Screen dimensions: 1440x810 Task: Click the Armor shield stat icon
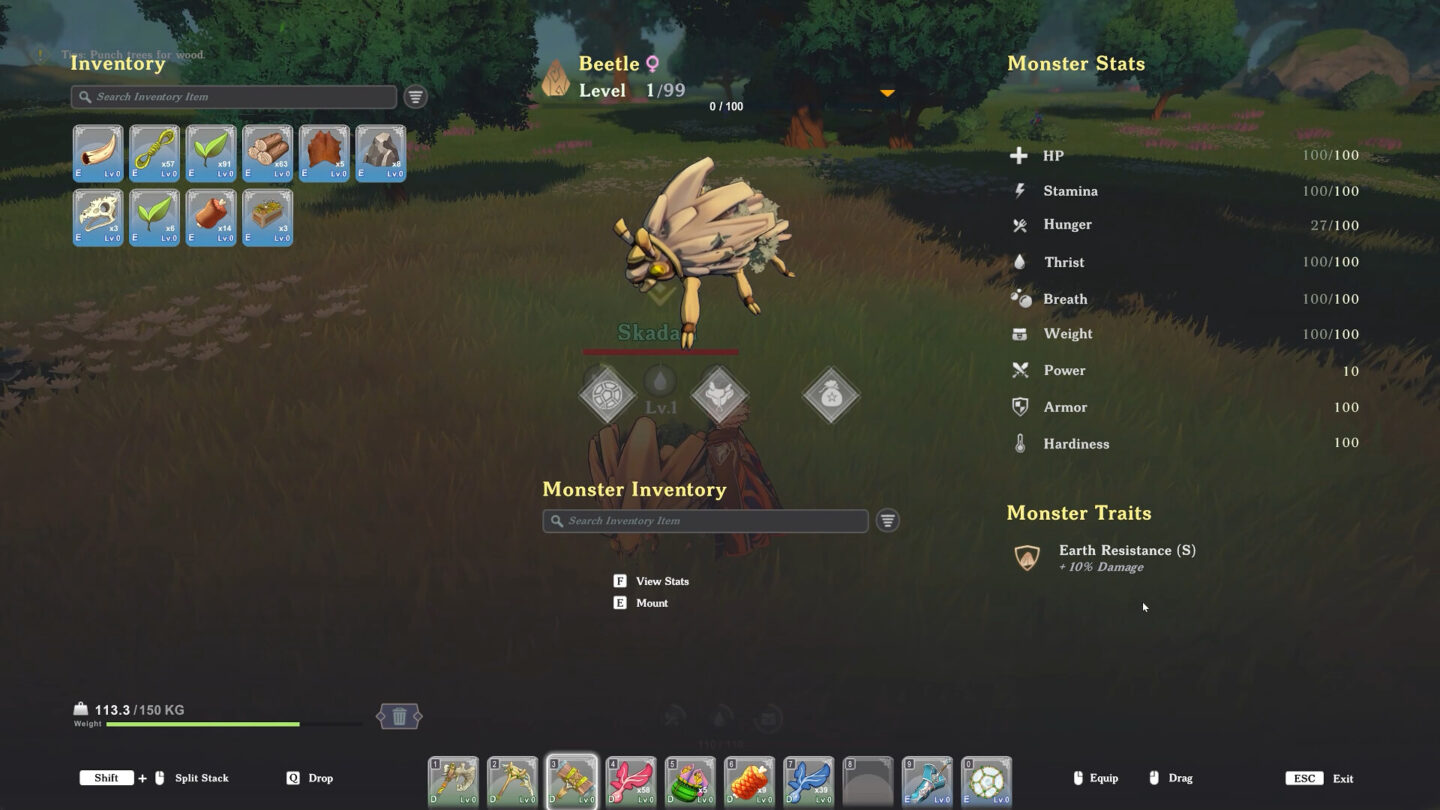pos(1022,406)
